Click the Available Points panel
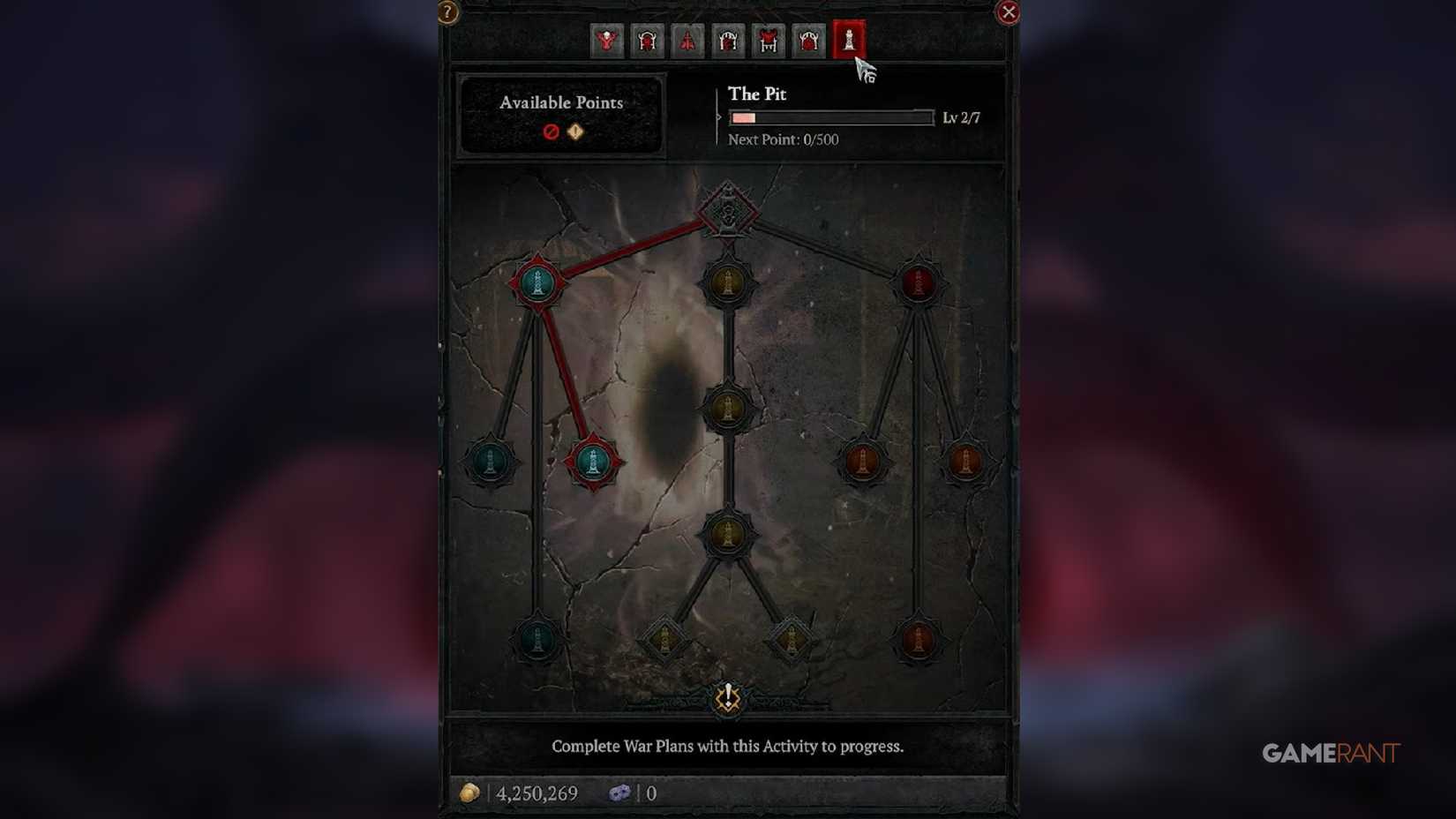 click(561, 118)
